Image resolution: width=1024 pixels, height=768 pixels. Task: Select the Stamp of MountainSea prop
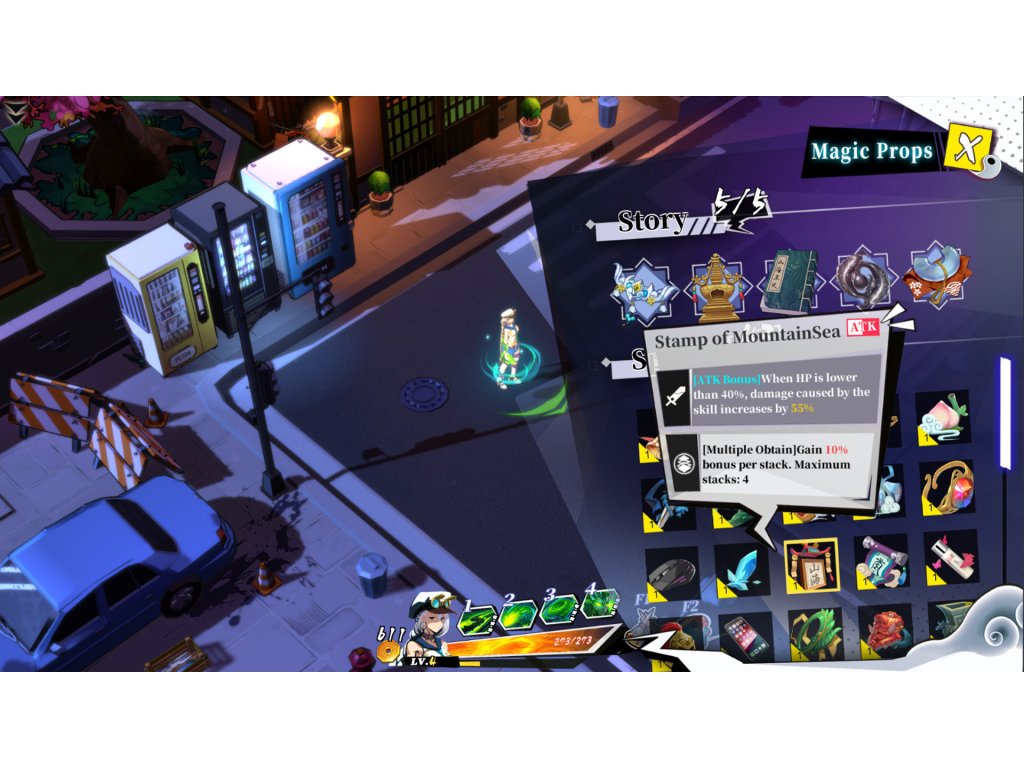click(811, 567)
